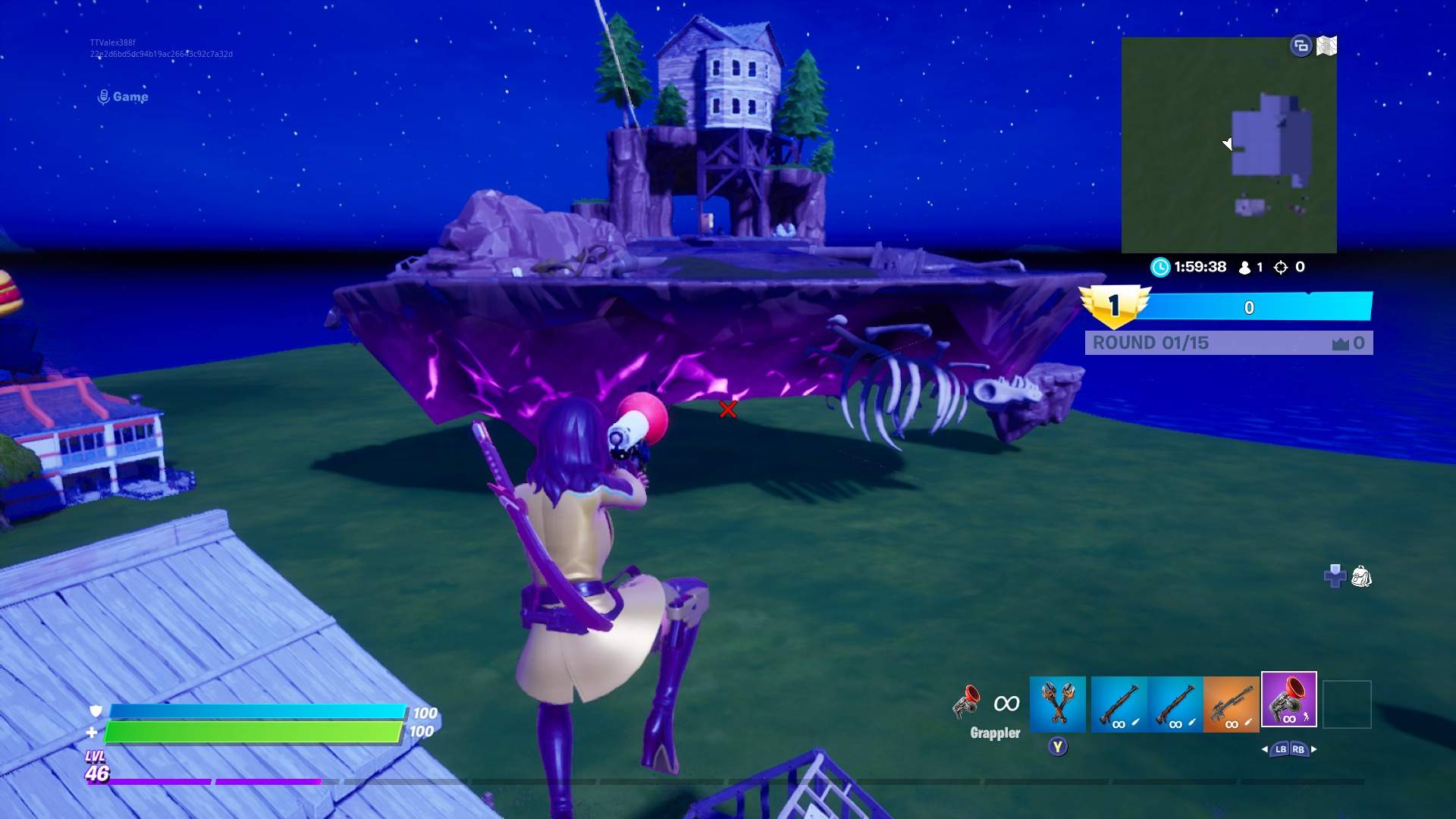Click the minimap view-mode icon beside the map
Viewport: 1456px width, 819px height.
pyautogui.click(x=1301, y=45)
